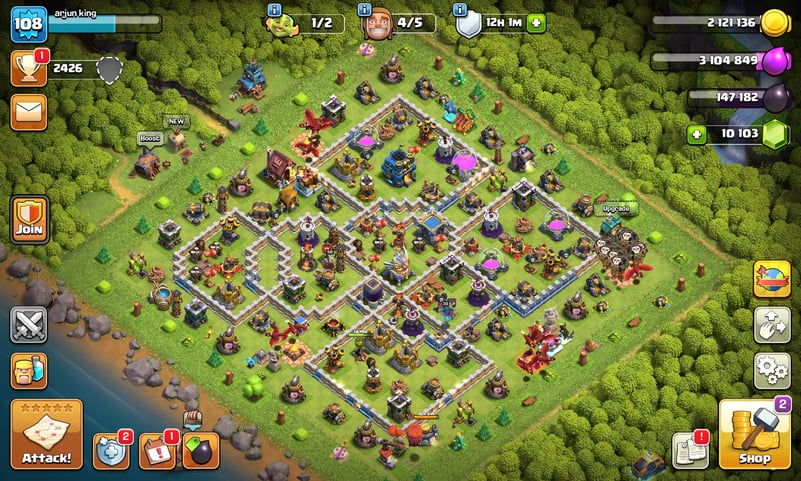This screenshot has width=801, height=481.
Task: Open the player profile level 108 badge
Action: 28,23
